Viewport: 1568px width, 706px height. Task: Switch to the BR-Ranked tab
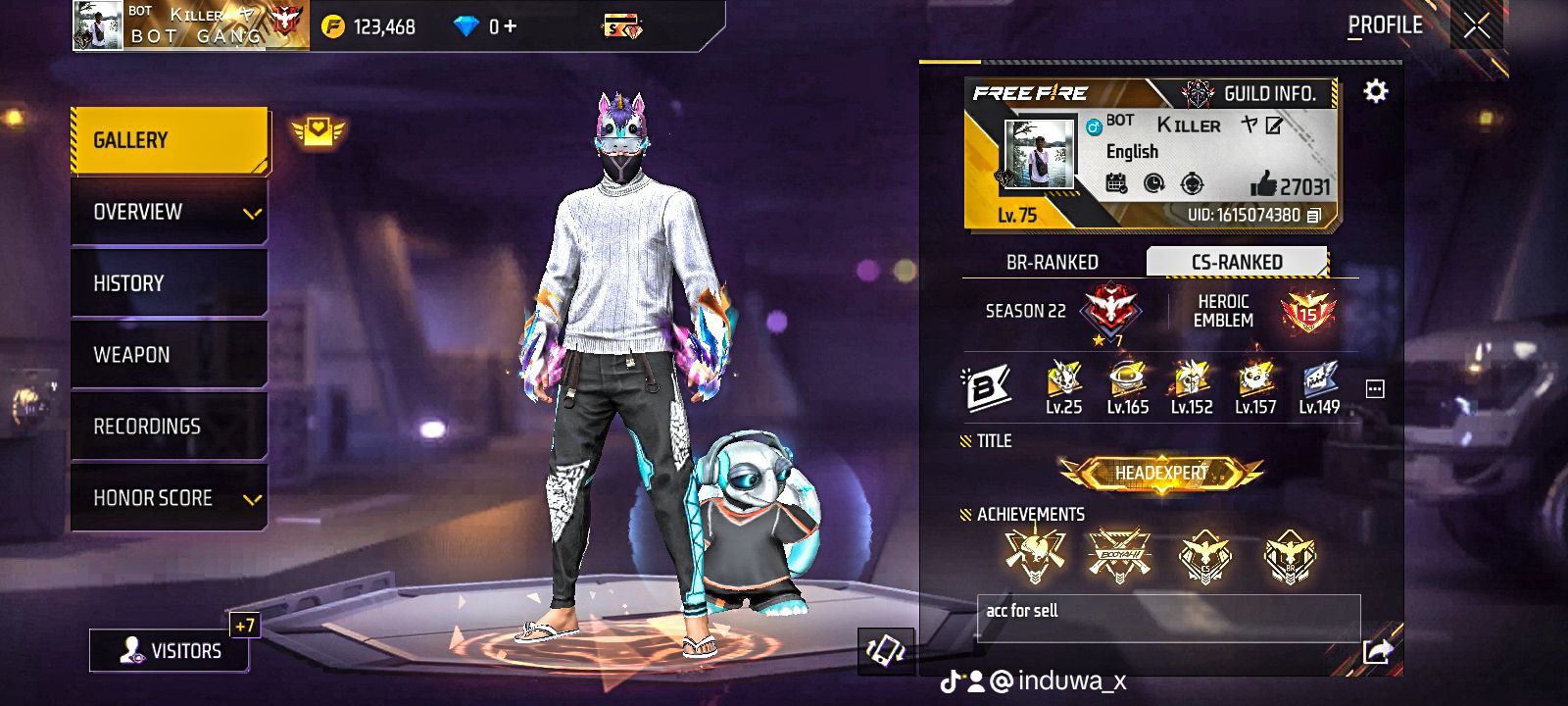coord(1052,262)
